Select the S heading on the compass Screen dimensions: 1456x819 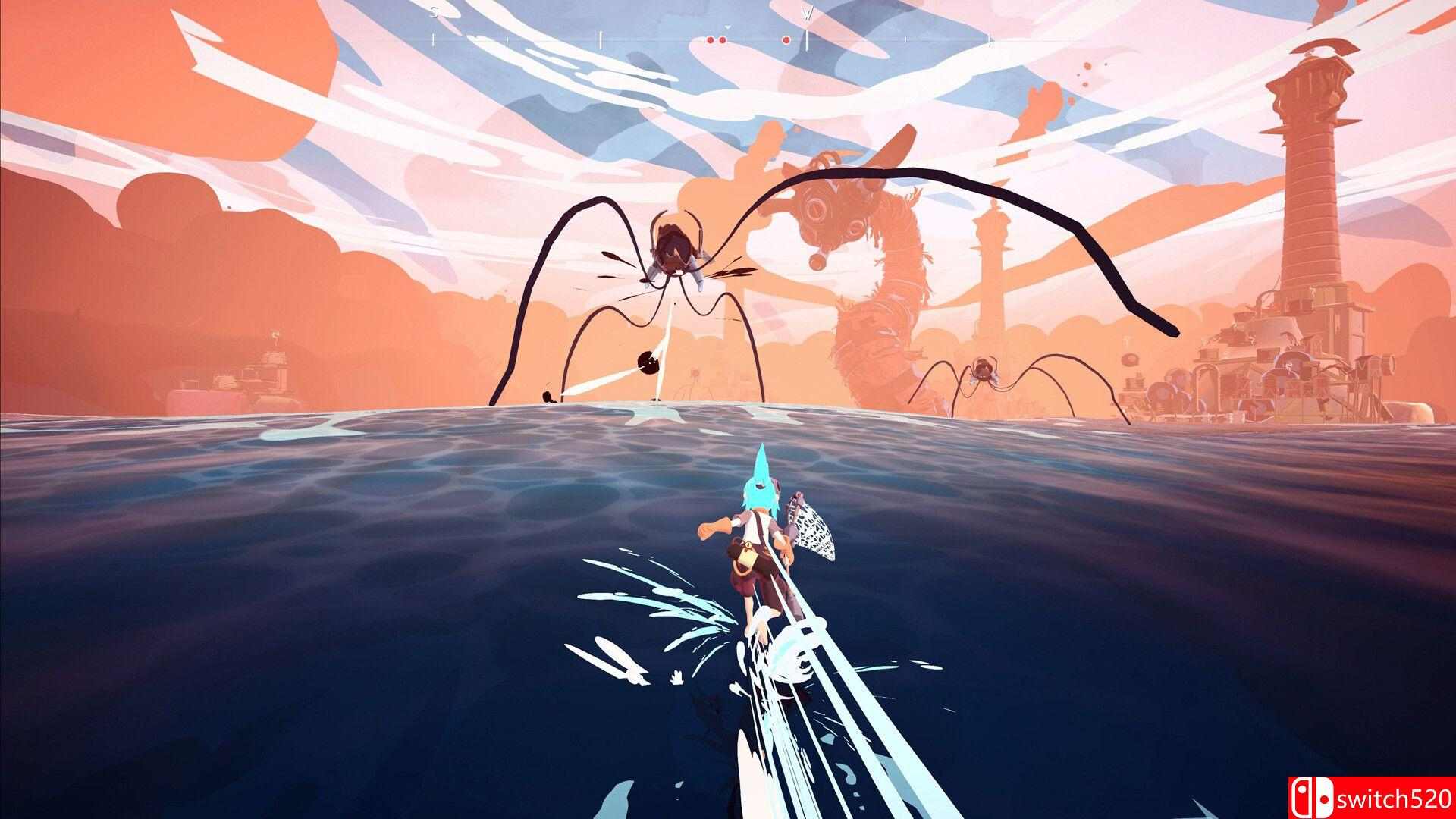[x=435, y=12]
